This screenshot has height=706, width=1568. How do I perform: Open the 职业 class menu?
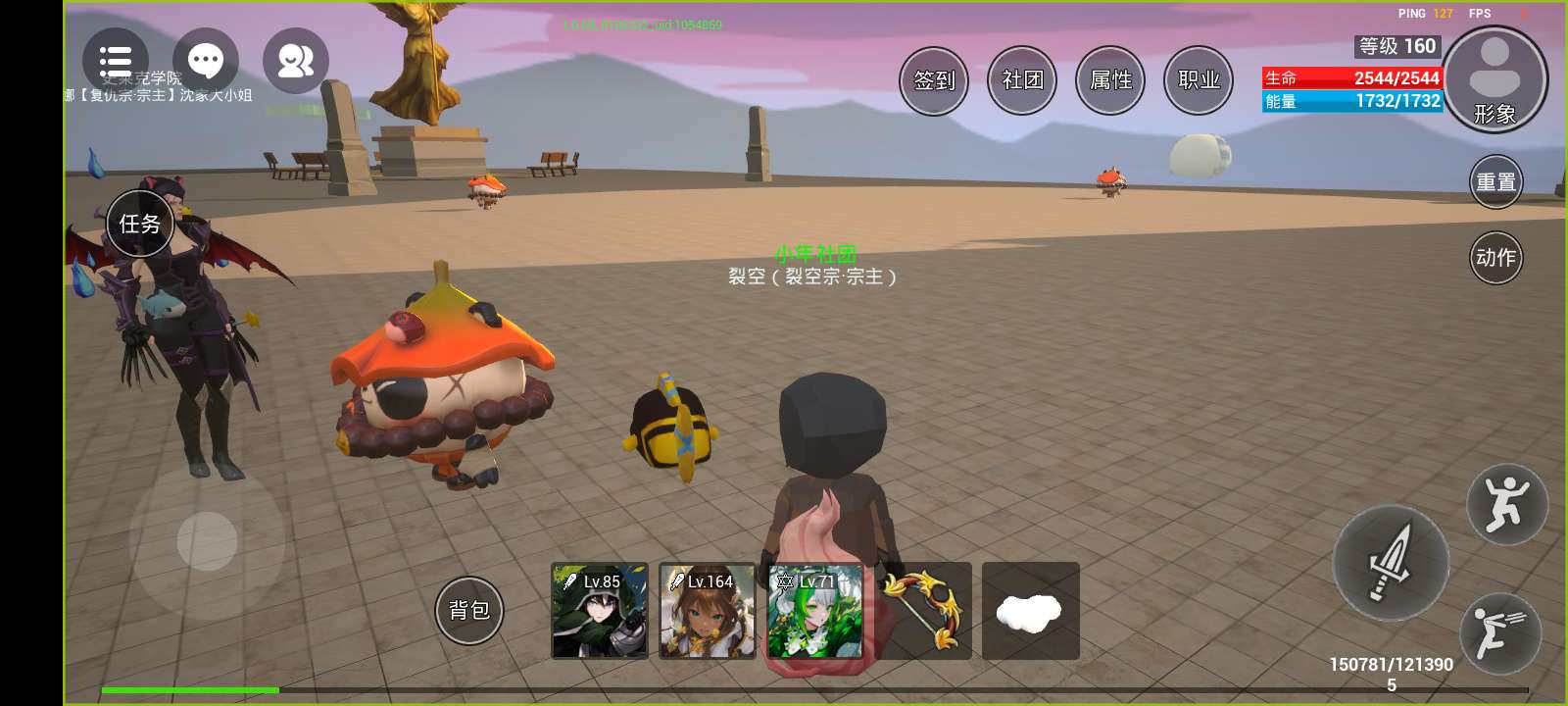1199,80
